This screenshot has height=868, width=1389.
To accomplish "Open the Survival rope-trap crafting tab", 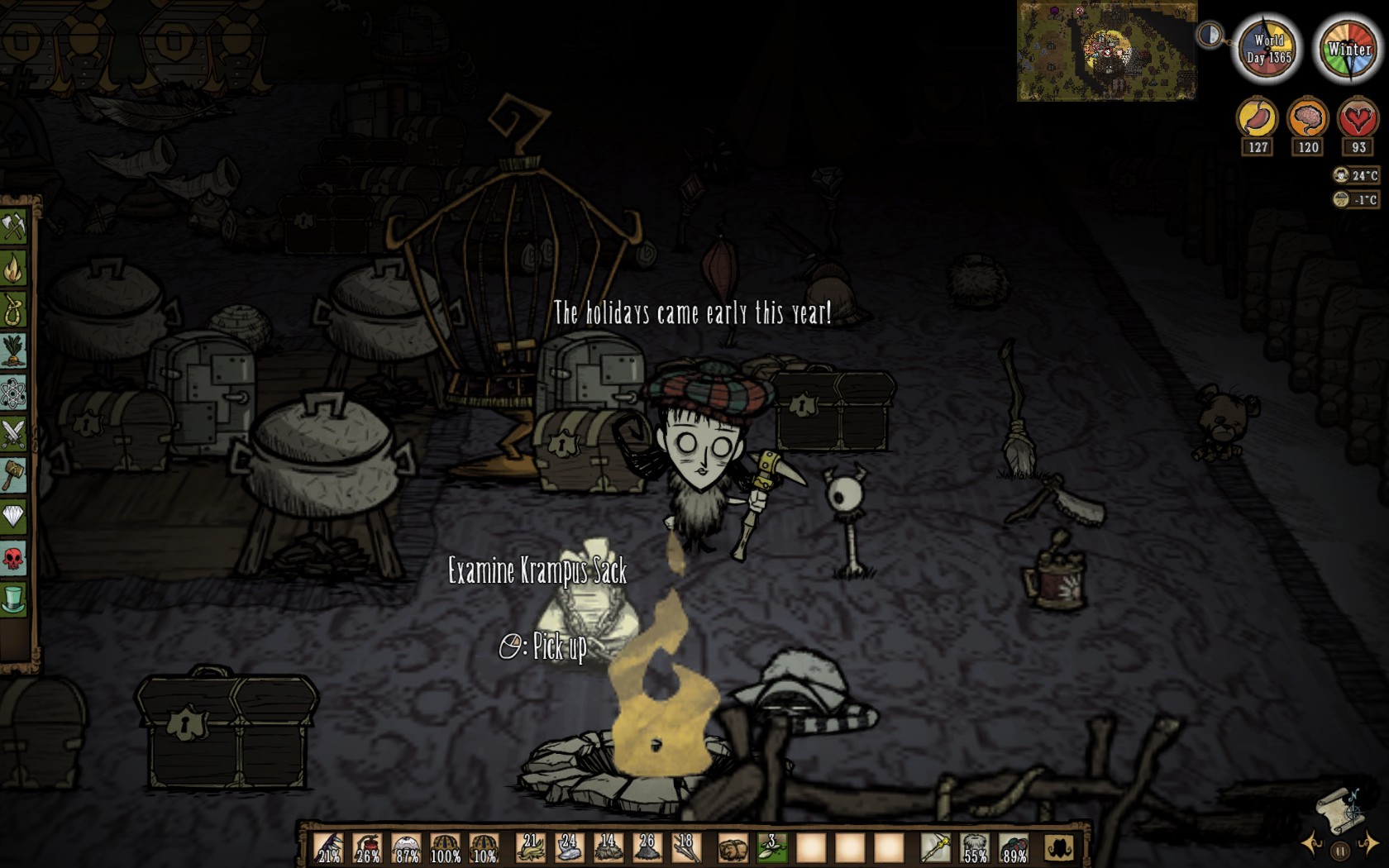I will (14, 309).
